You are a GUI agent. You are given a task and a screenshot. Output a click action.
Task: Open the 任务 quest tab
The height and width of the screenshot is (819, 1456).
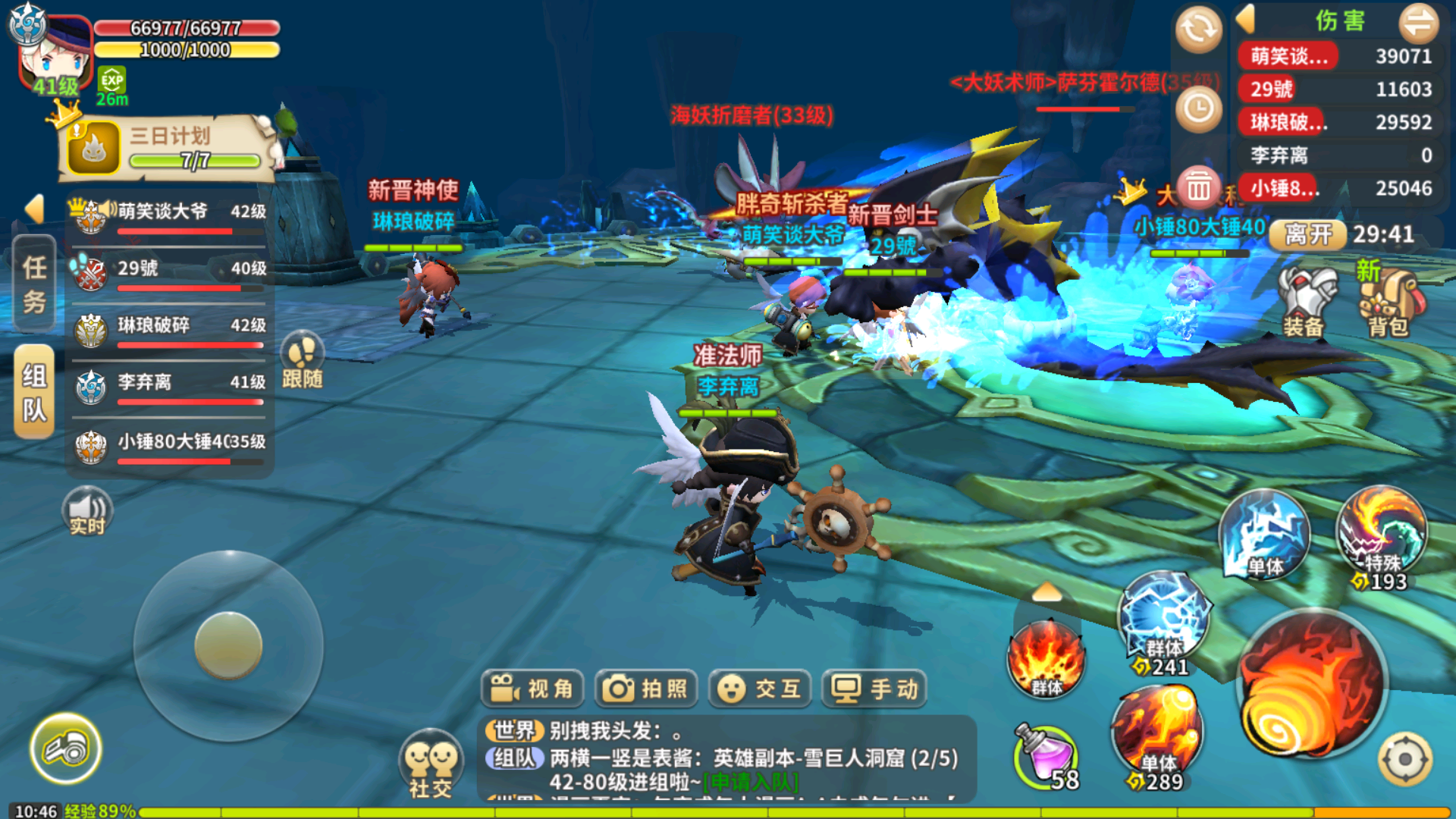click(35, 284)
